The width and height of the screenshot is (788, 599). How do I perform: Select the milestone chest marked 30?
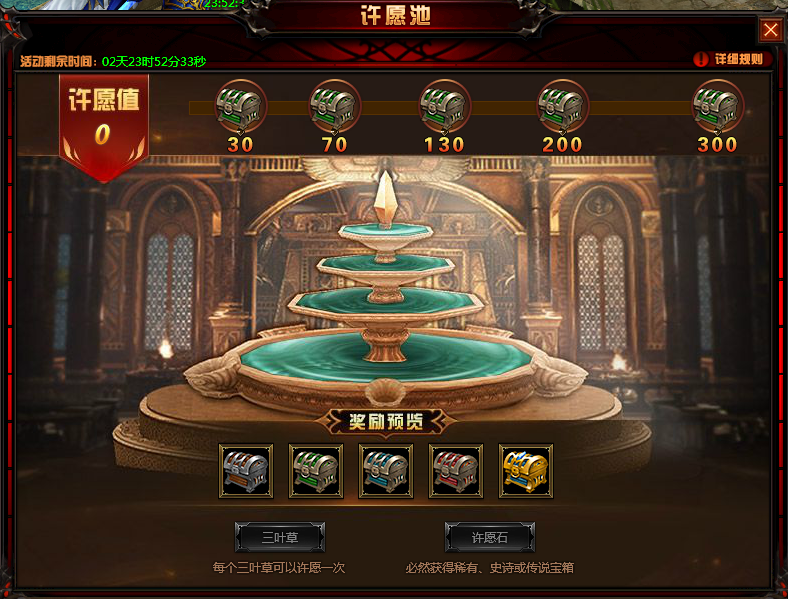tap(240, 105)
